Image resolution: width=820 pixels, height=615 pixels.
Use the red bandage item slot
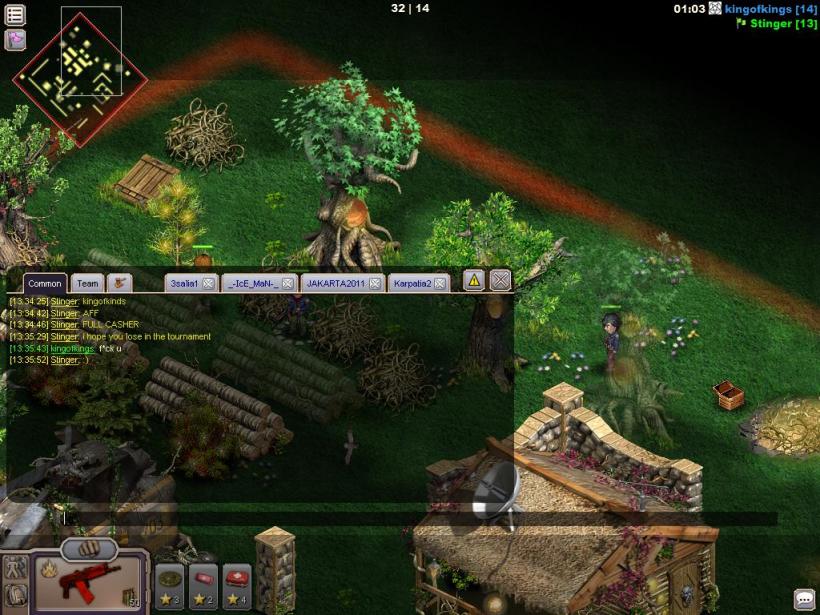pyautogui.click(x=203, y=582)
